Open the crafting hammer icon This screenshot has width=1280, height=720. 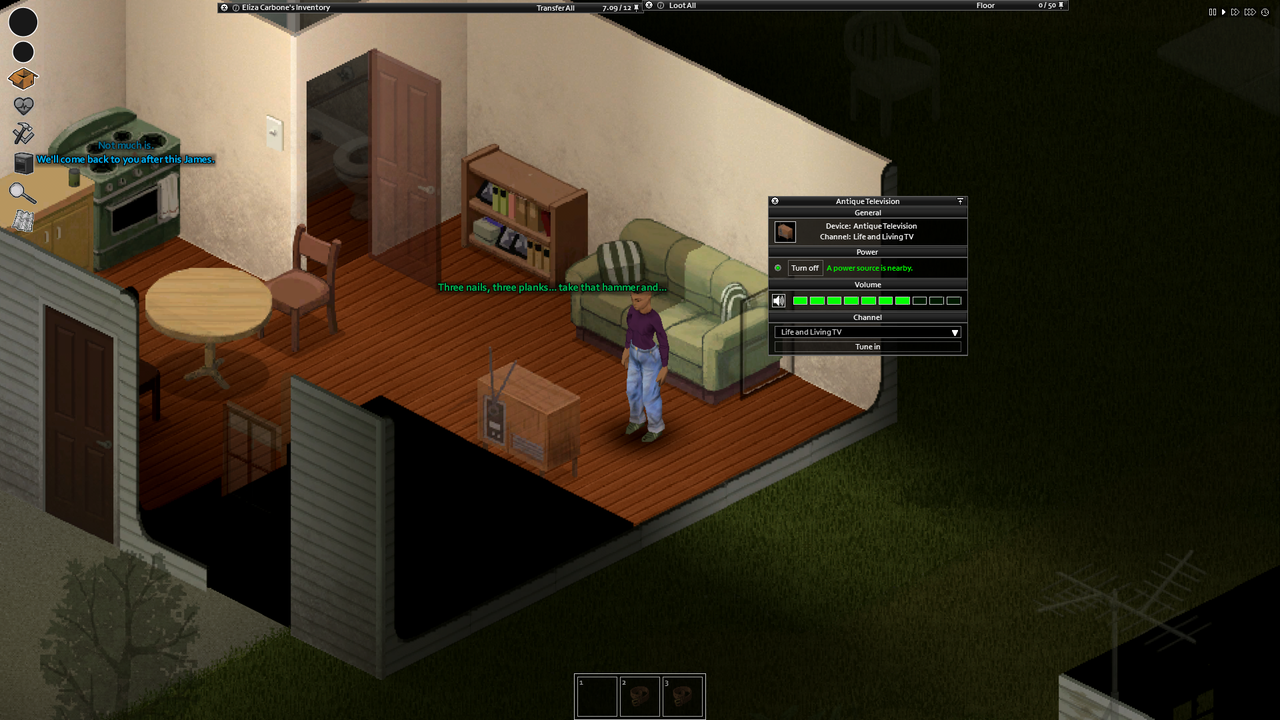click(x=23, y=132)
